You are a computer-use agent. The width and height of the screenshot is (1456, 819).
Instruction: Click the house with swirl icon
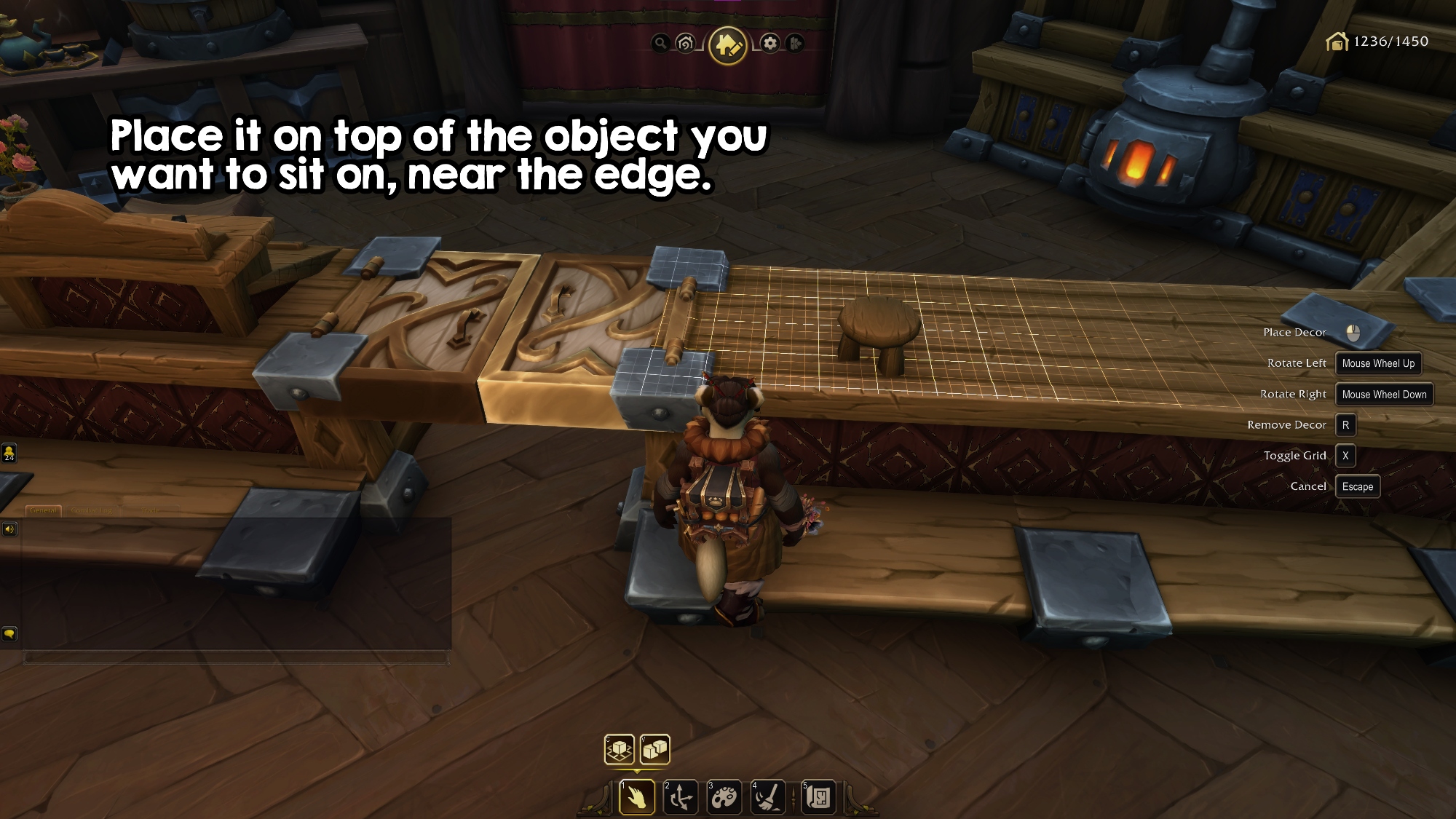click(685, 44)
